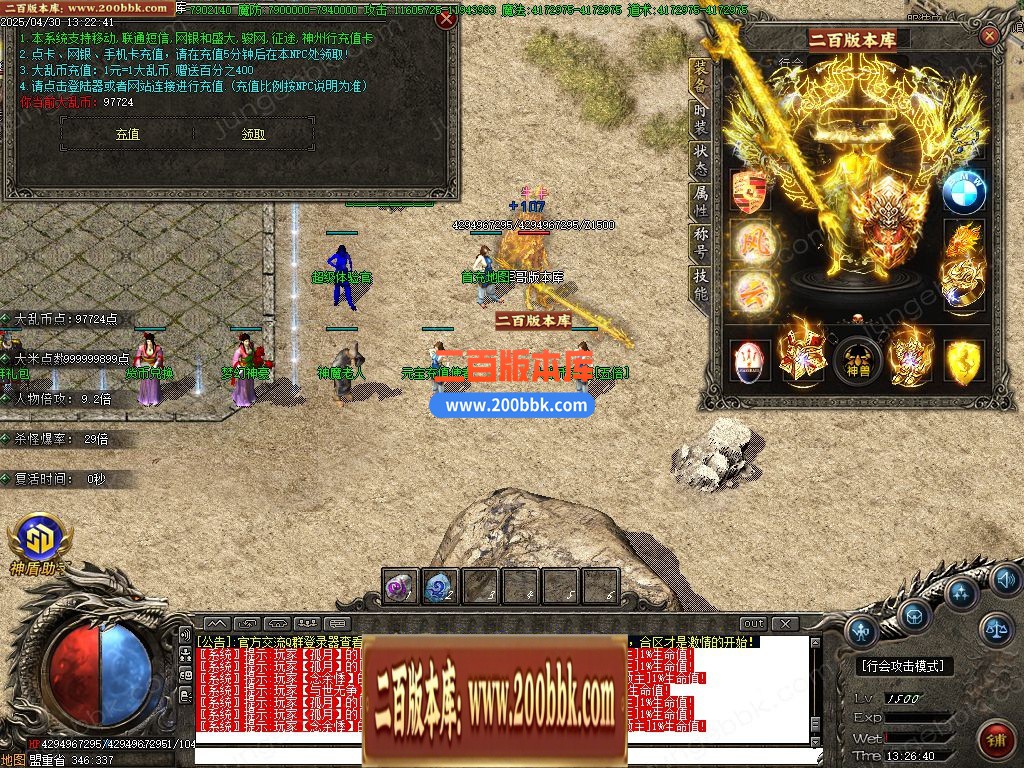The image size is (1024, 768).
Task: Open the bag via the chest icon
Action: tap(913, 615)
